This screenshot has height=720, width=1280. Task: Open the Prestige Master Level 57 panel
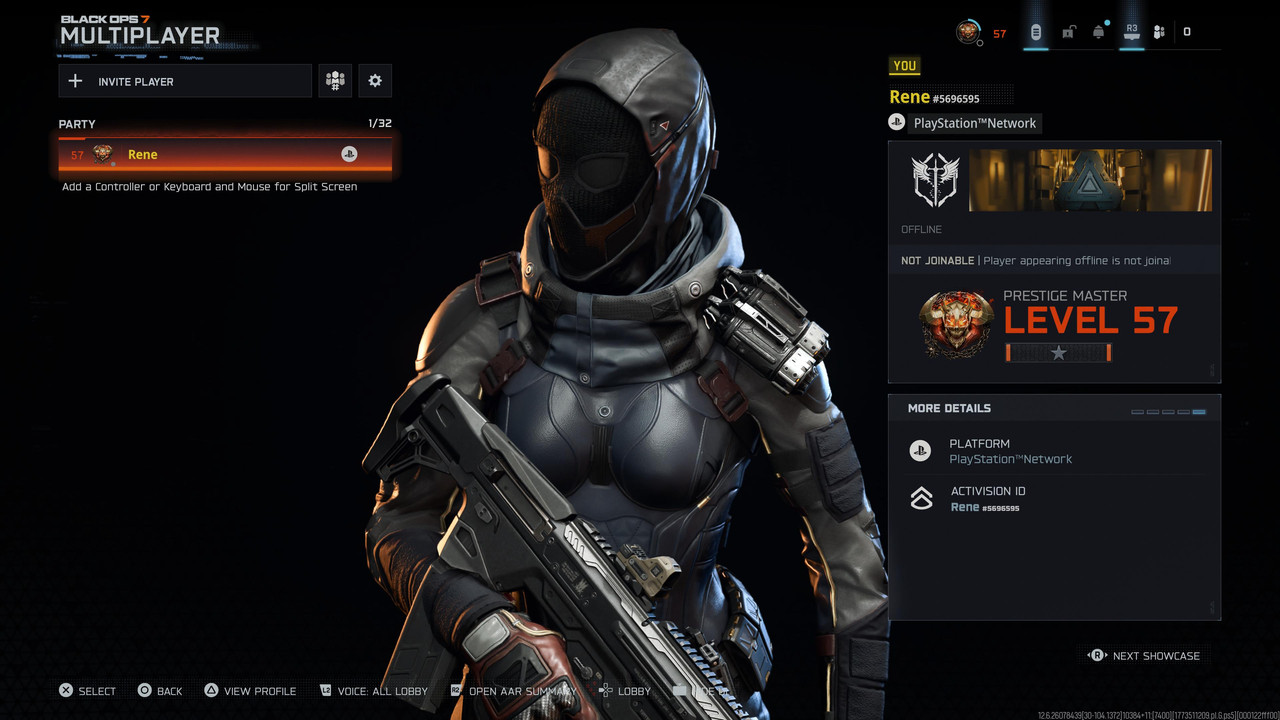1054,325
